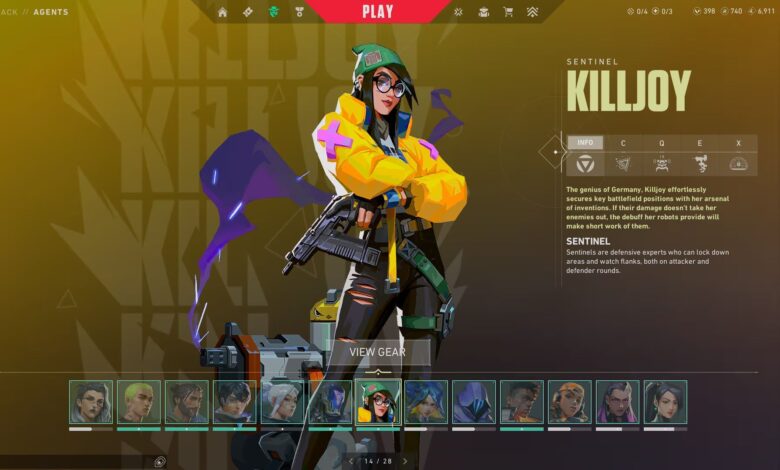This screenshot has width=780, height=470.
Task: Choose the Sage agent portrait
Action: tap(665, 401)
